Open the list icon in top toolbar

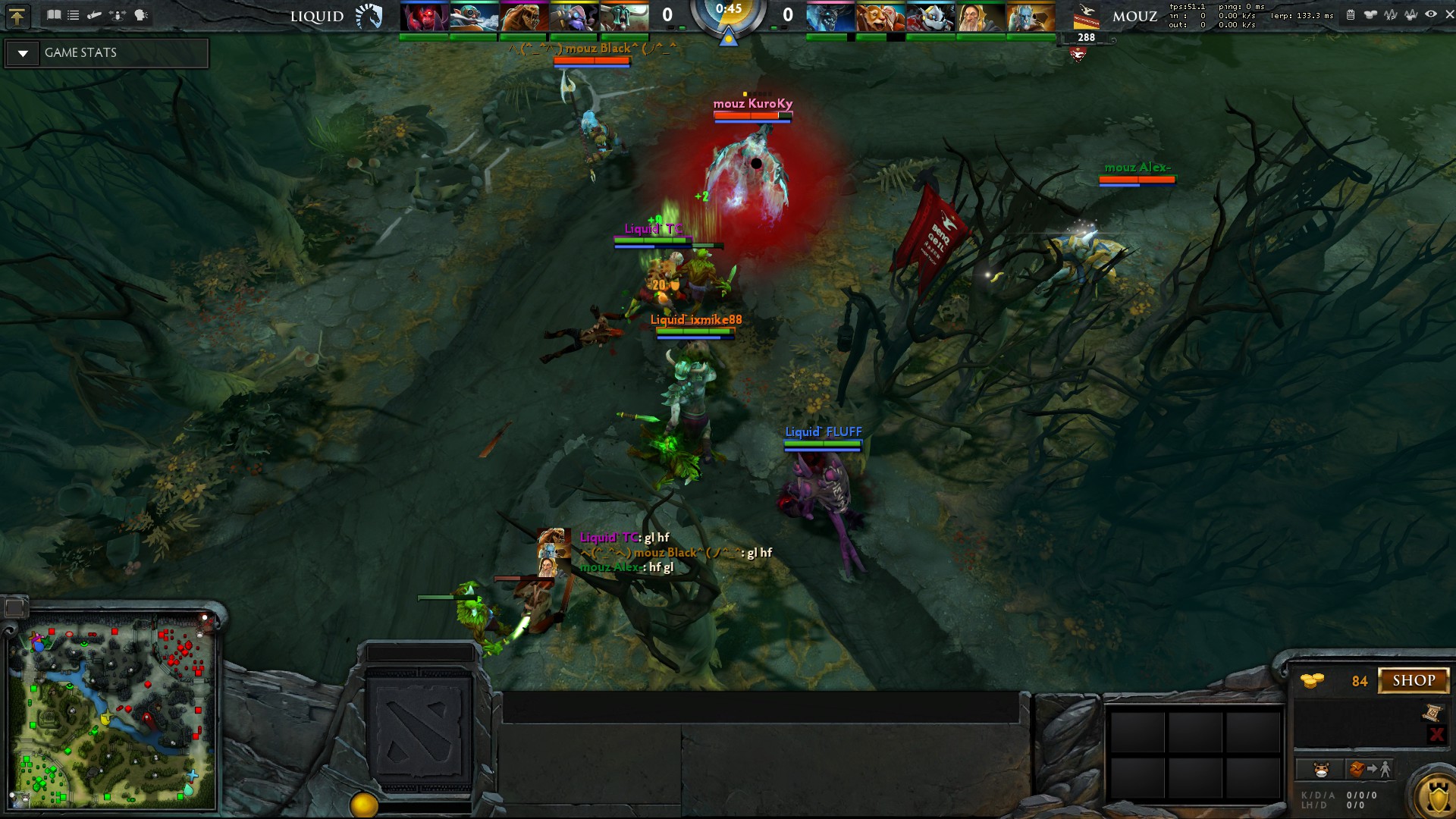tap(74, 15)
